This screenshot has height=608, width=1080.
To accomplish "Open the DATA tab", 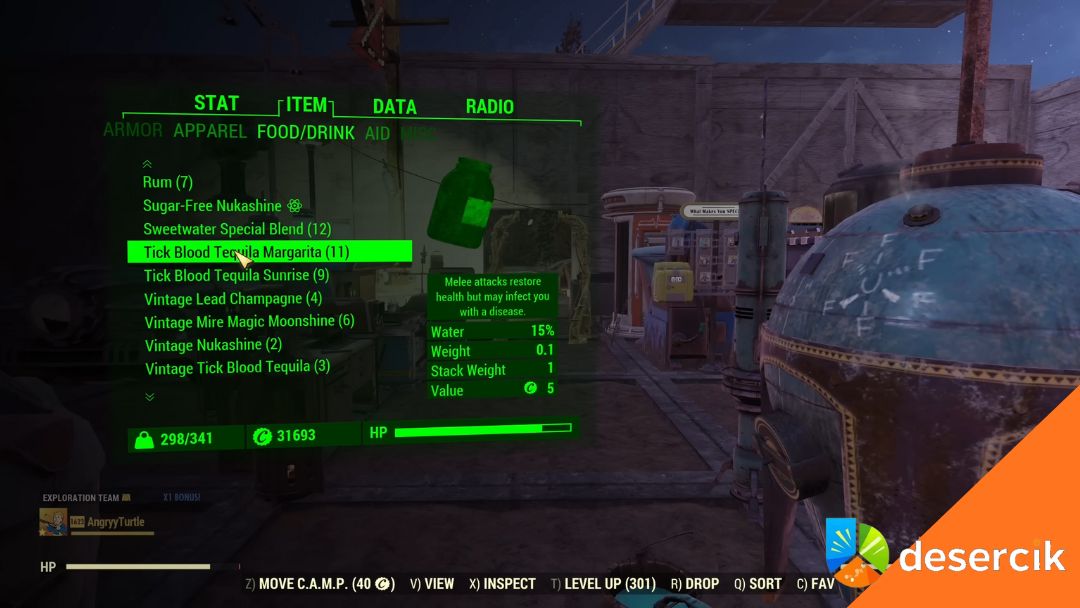I will [394, 107].
